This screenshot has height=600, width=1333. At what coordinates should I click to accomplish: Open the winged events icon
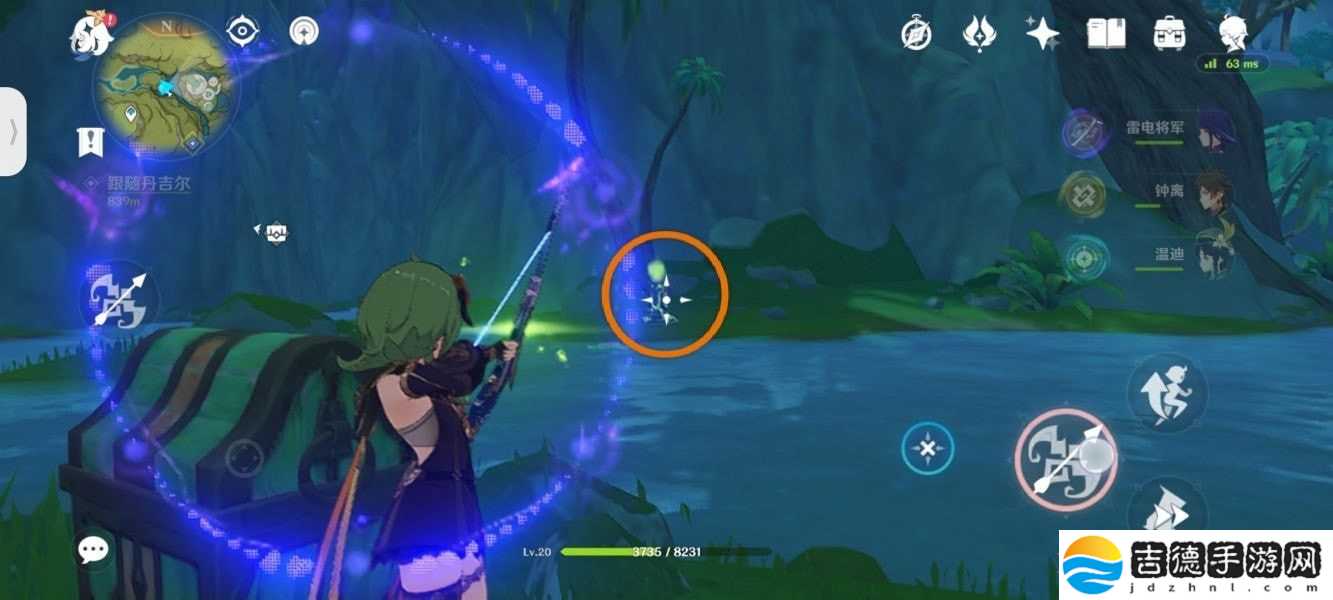click(x=978, y=35)
